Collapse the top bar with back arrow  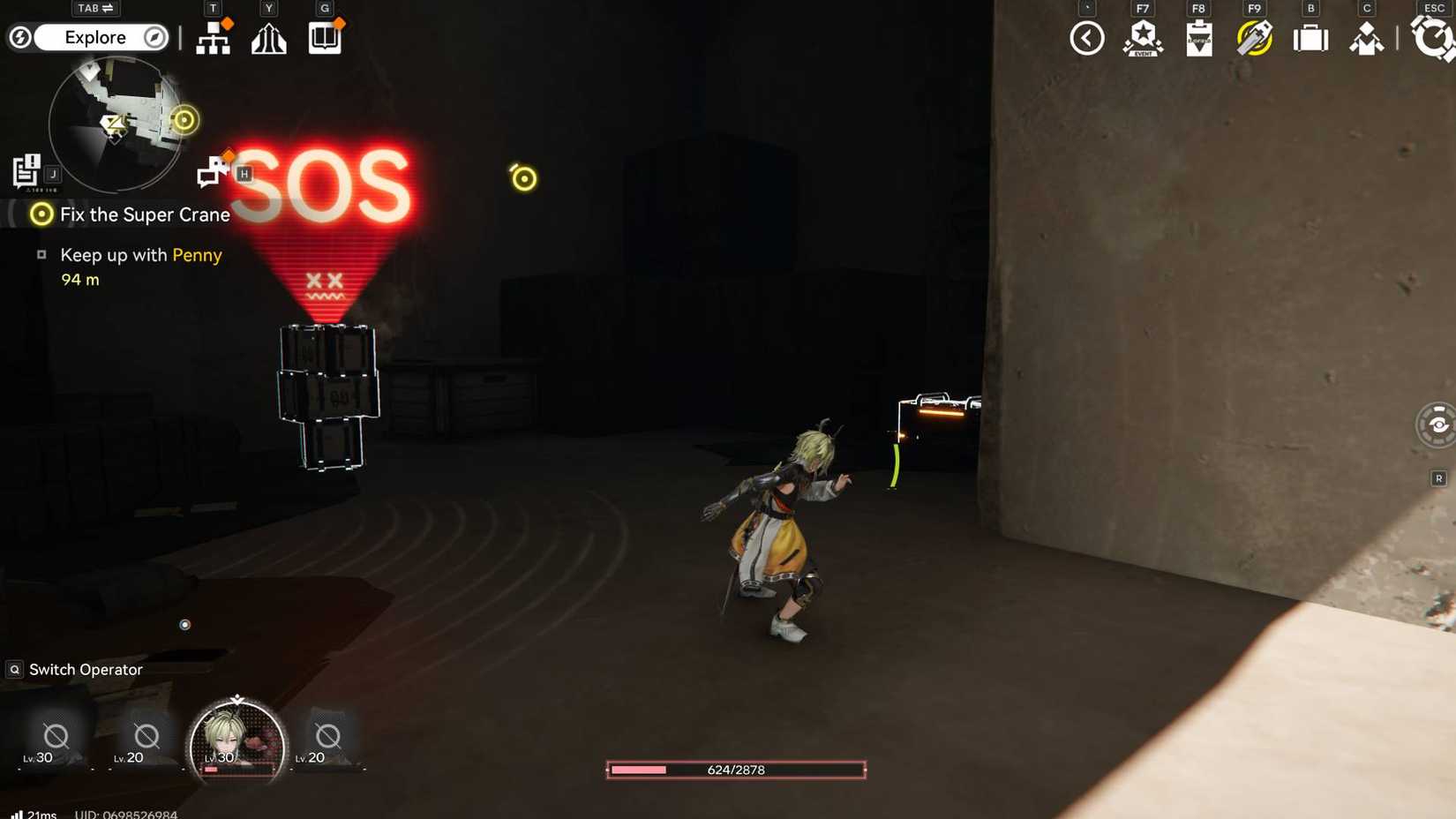click(1086, 38)
